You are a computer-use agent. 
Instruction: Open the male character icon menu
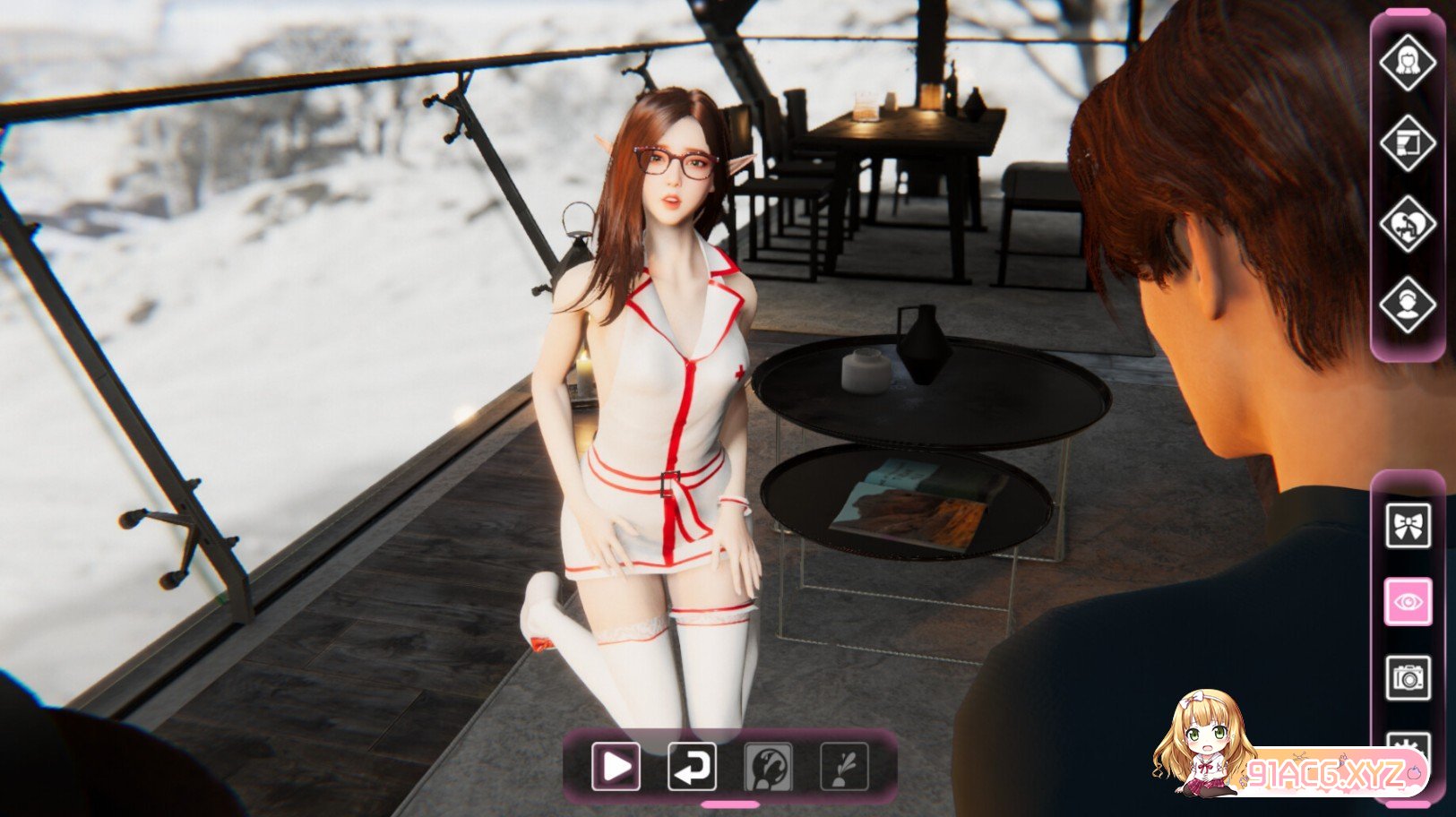click(1407, 305)
